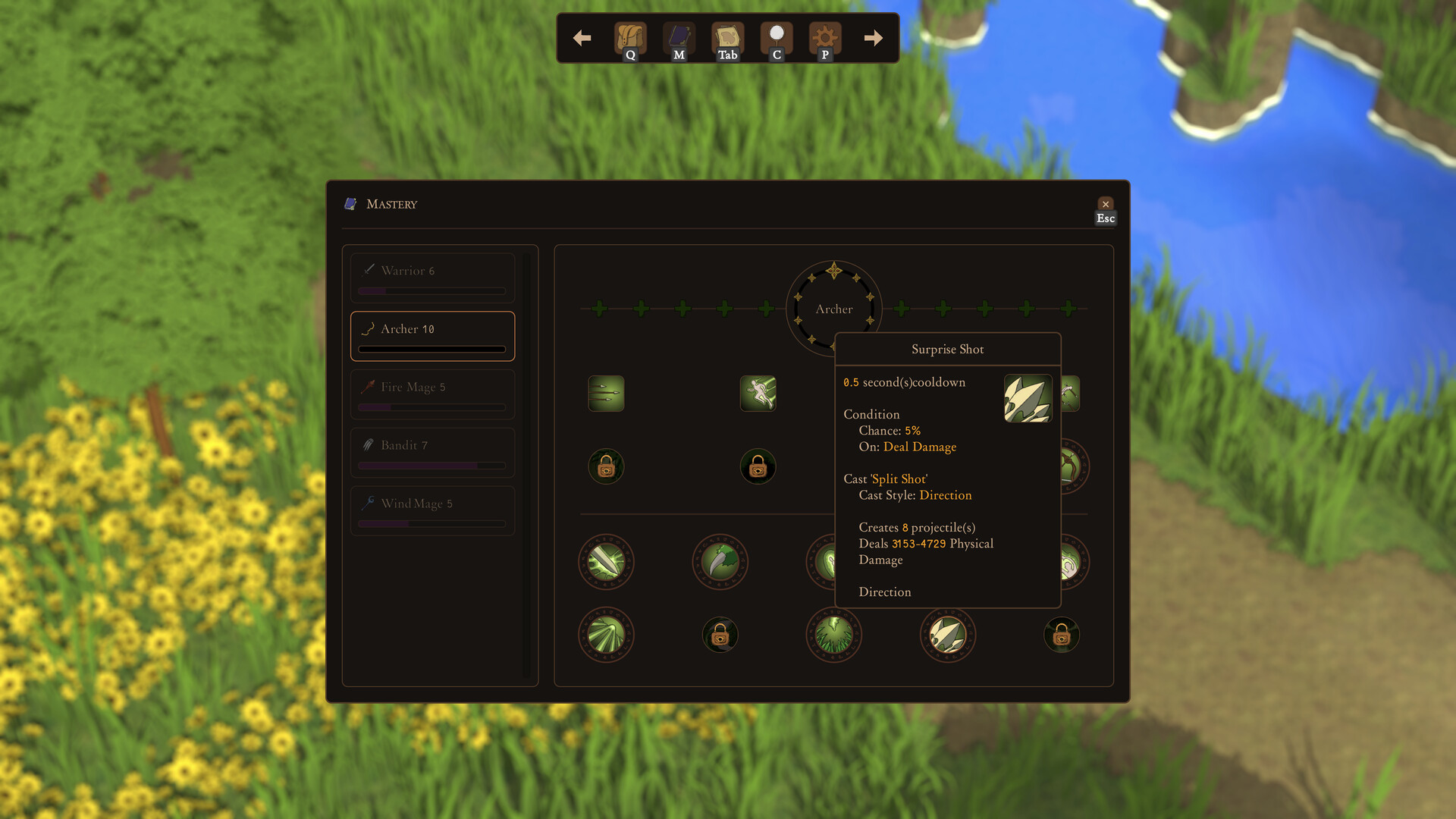Click the blue mastery book icon
The width and height of the screenshot is (1456, 819).
(679, 38)
